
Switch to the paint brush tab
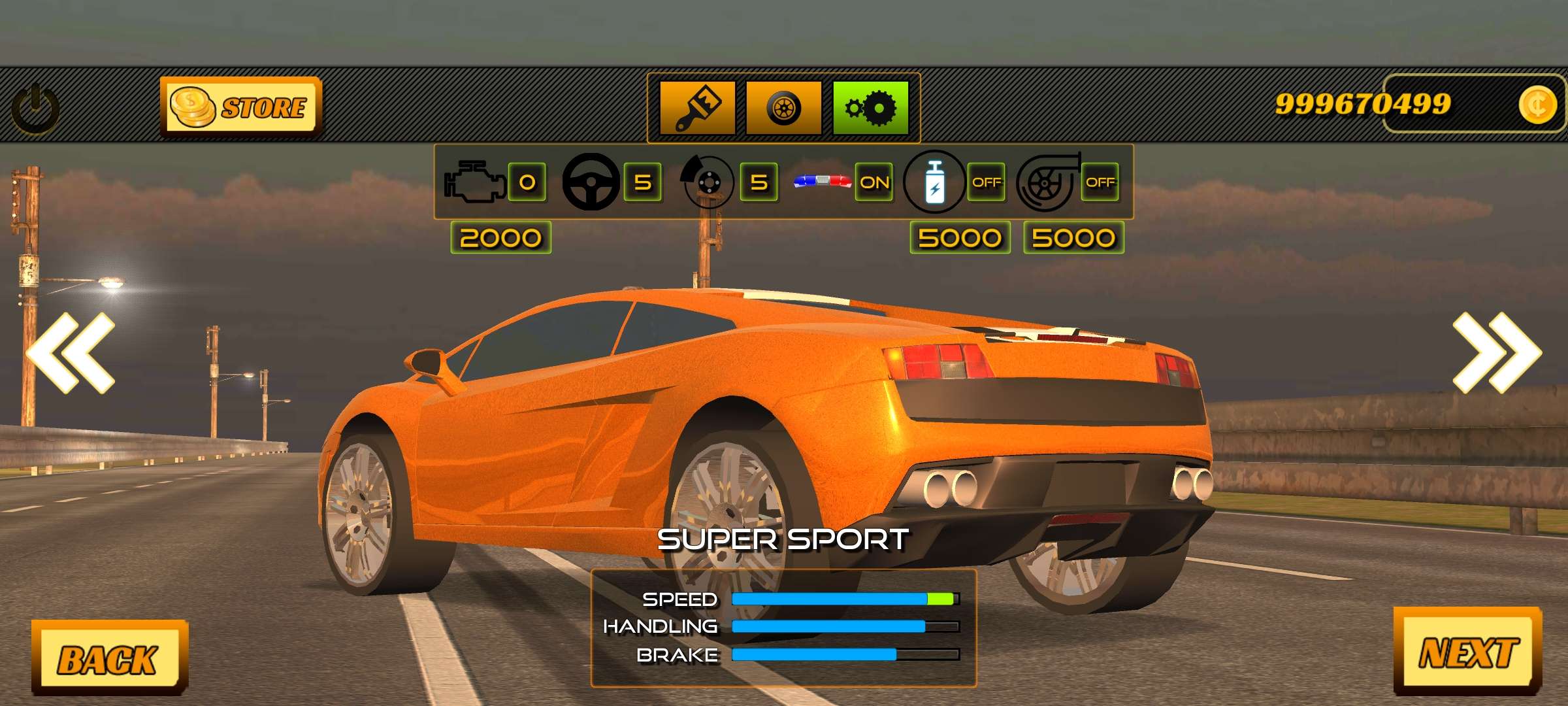697,108
